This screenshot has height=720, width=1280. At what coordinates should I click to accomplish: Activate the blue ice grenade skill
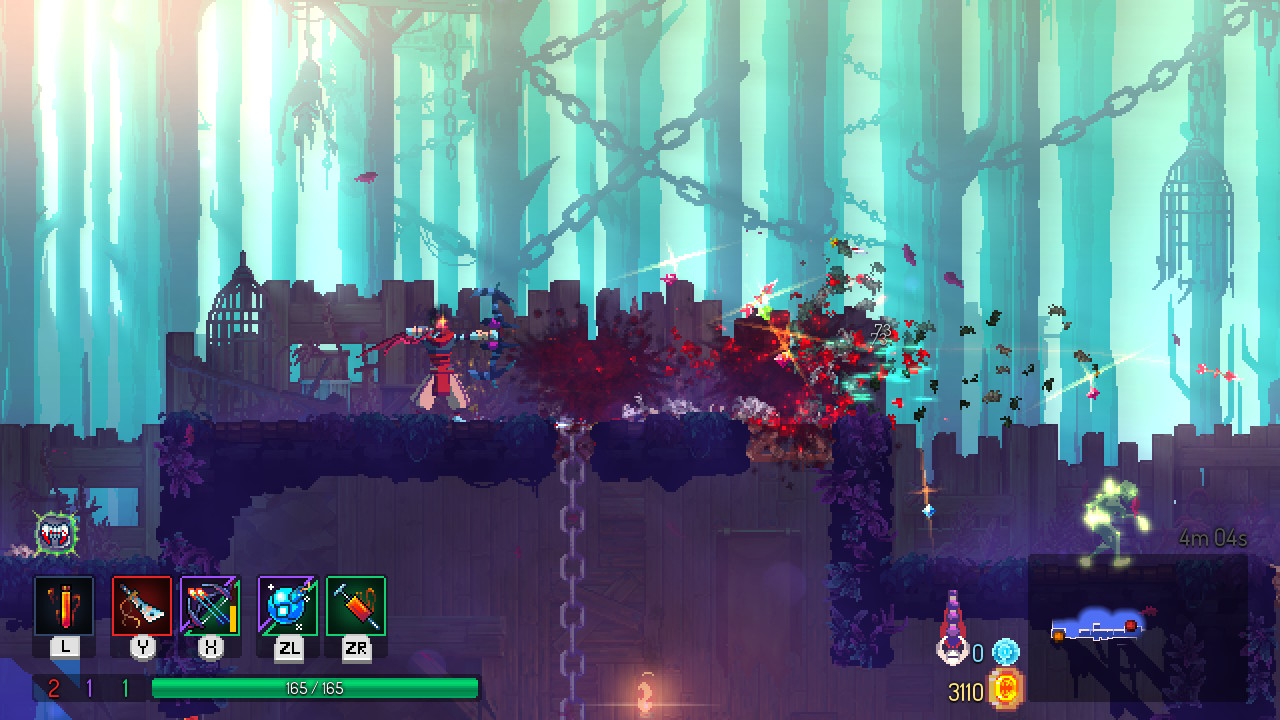click(x=288, y=606)
